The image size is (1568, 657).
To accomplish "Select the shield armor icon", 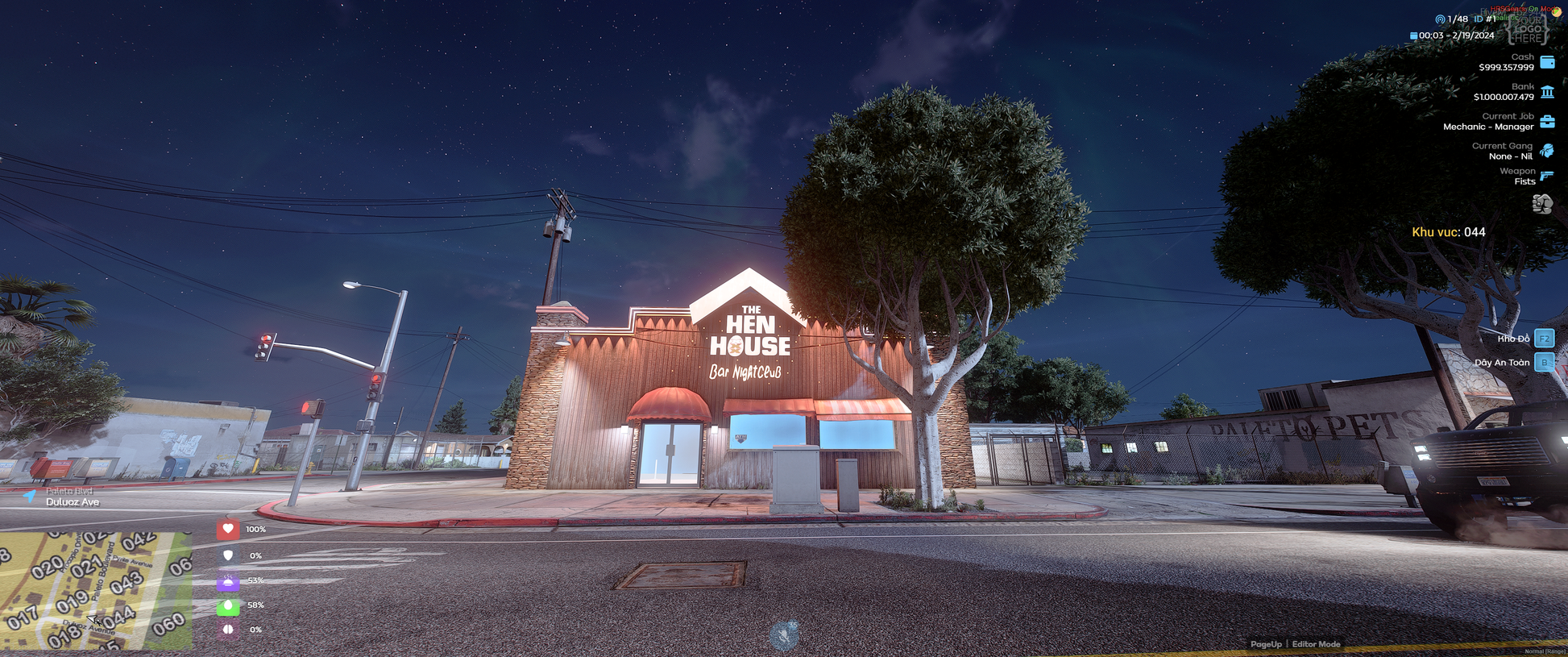I will pyautogui.click(x=228, y=555).
